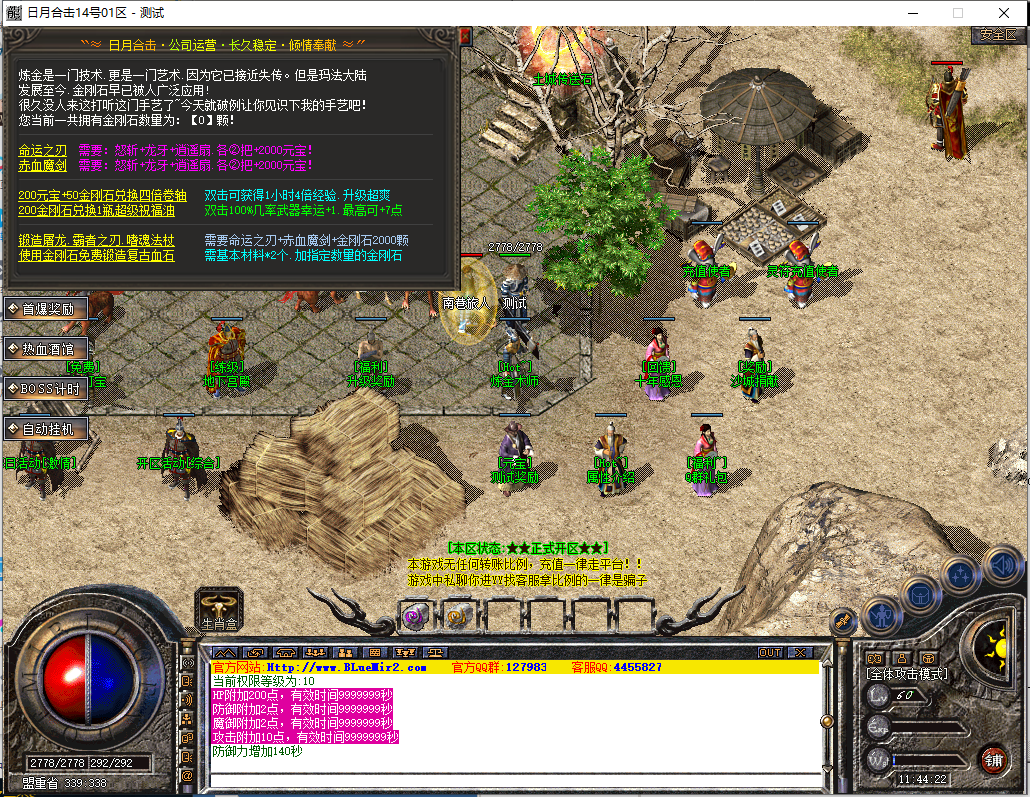The width and height of the screenshot is (1030, 797).
Task: Show the BOSS计时 panel
Action: click(46, 388)
